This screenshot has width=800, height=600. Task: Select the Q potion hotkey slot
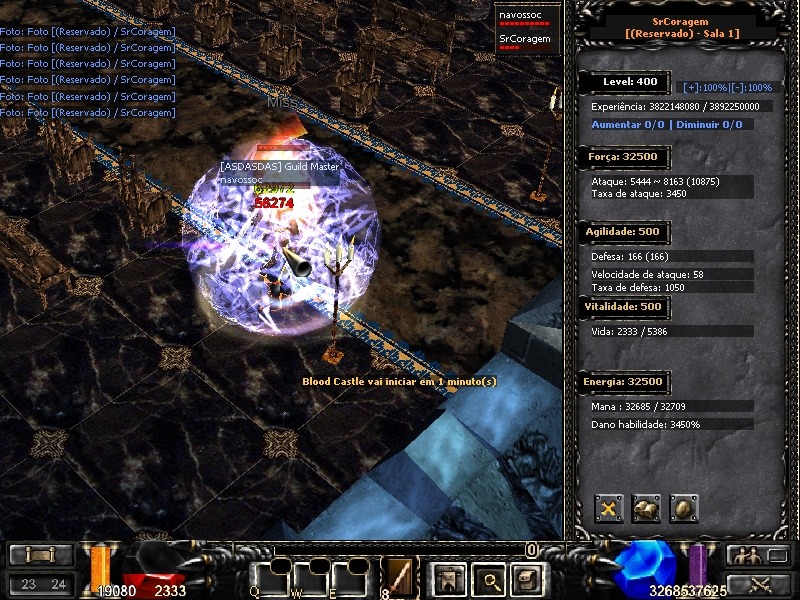click(271, 578)
